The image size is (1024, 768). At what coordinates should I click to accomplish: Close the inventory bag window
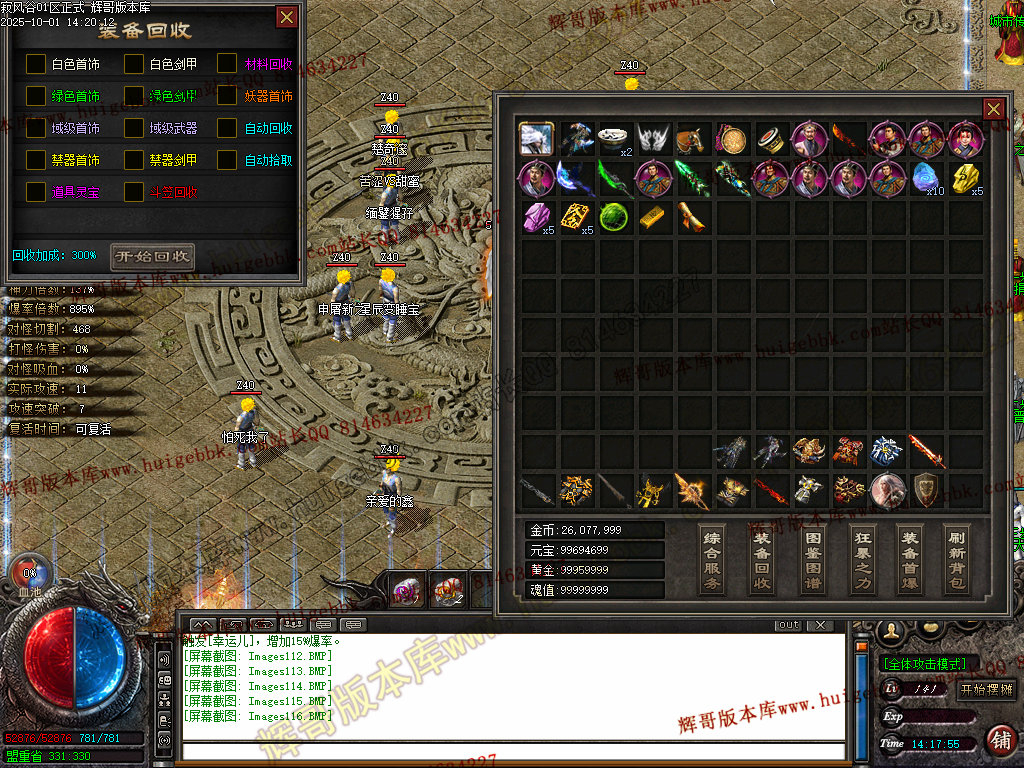pos(994,109)
